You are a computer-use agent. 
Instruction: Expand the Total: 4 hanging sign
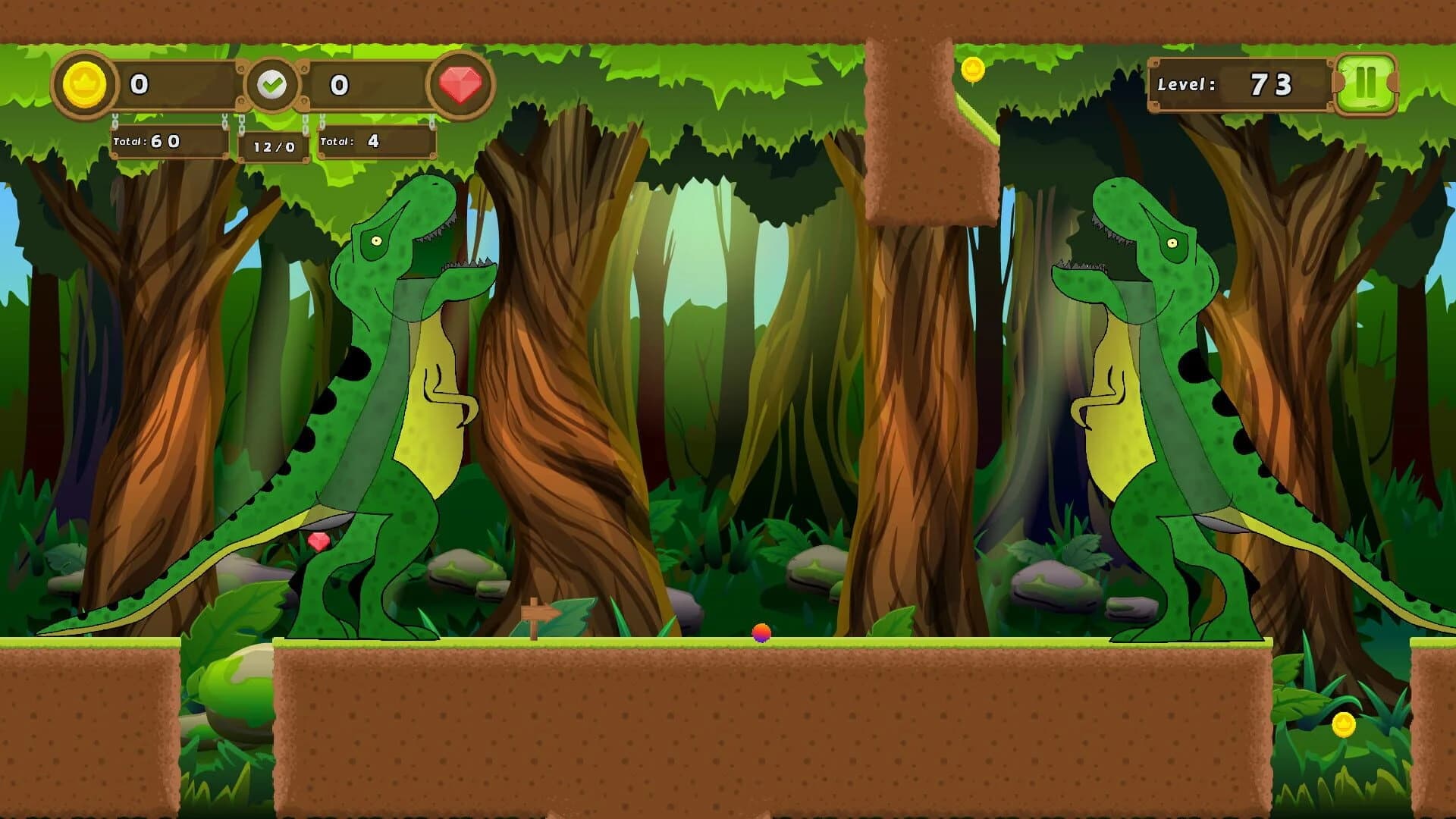coord(377,142)
